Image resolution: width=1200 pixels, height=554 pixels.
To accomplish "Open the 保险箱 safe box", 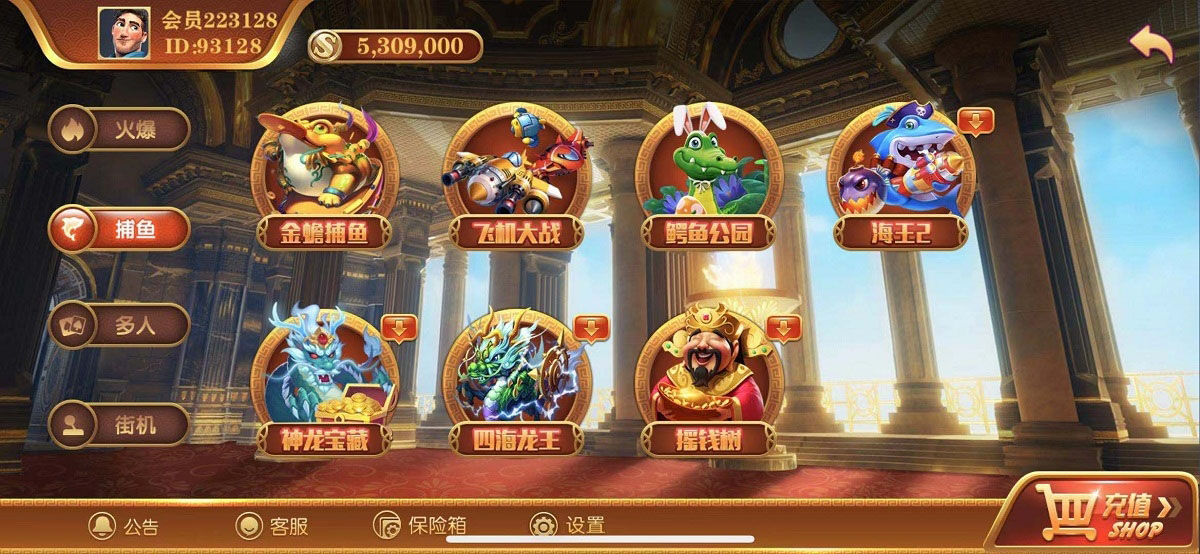I will click(x=420, y=526).
